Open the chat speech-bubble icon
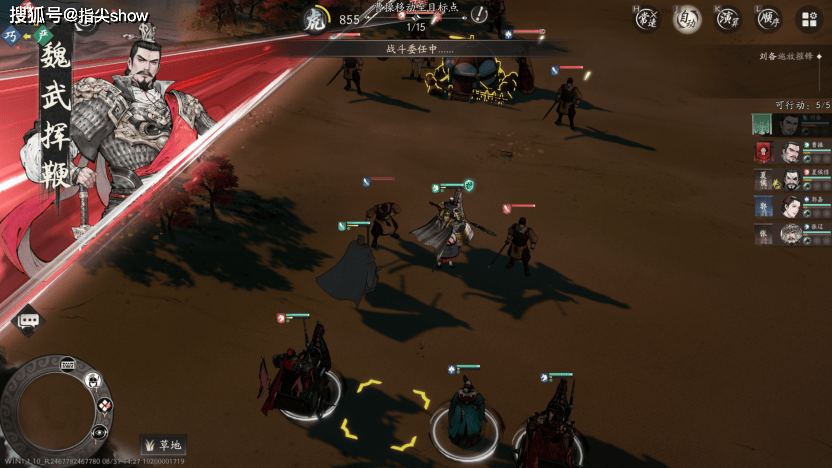 coord(28,320)
